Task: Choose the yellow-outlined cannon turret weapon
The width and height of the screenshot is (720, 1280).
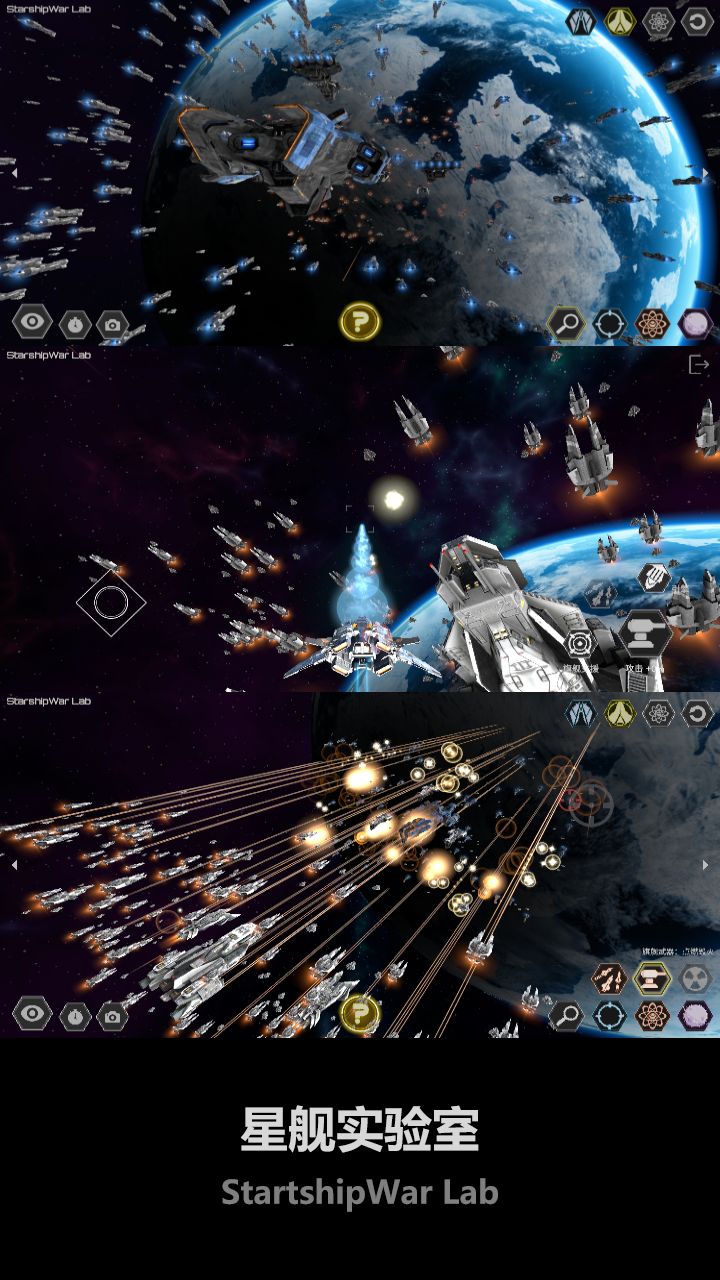Action: point(652,978)
